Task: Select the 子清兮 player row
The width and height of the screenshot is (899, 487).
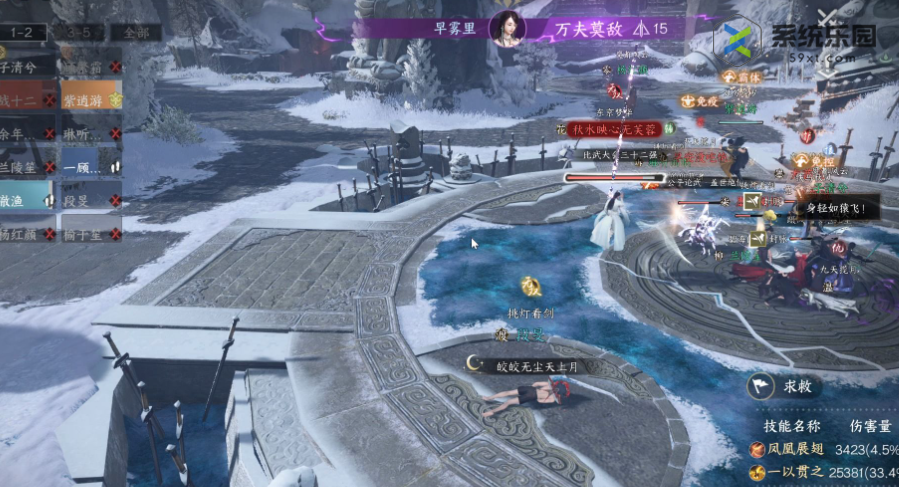Action: pyautogui.click(x=27, y=68)
